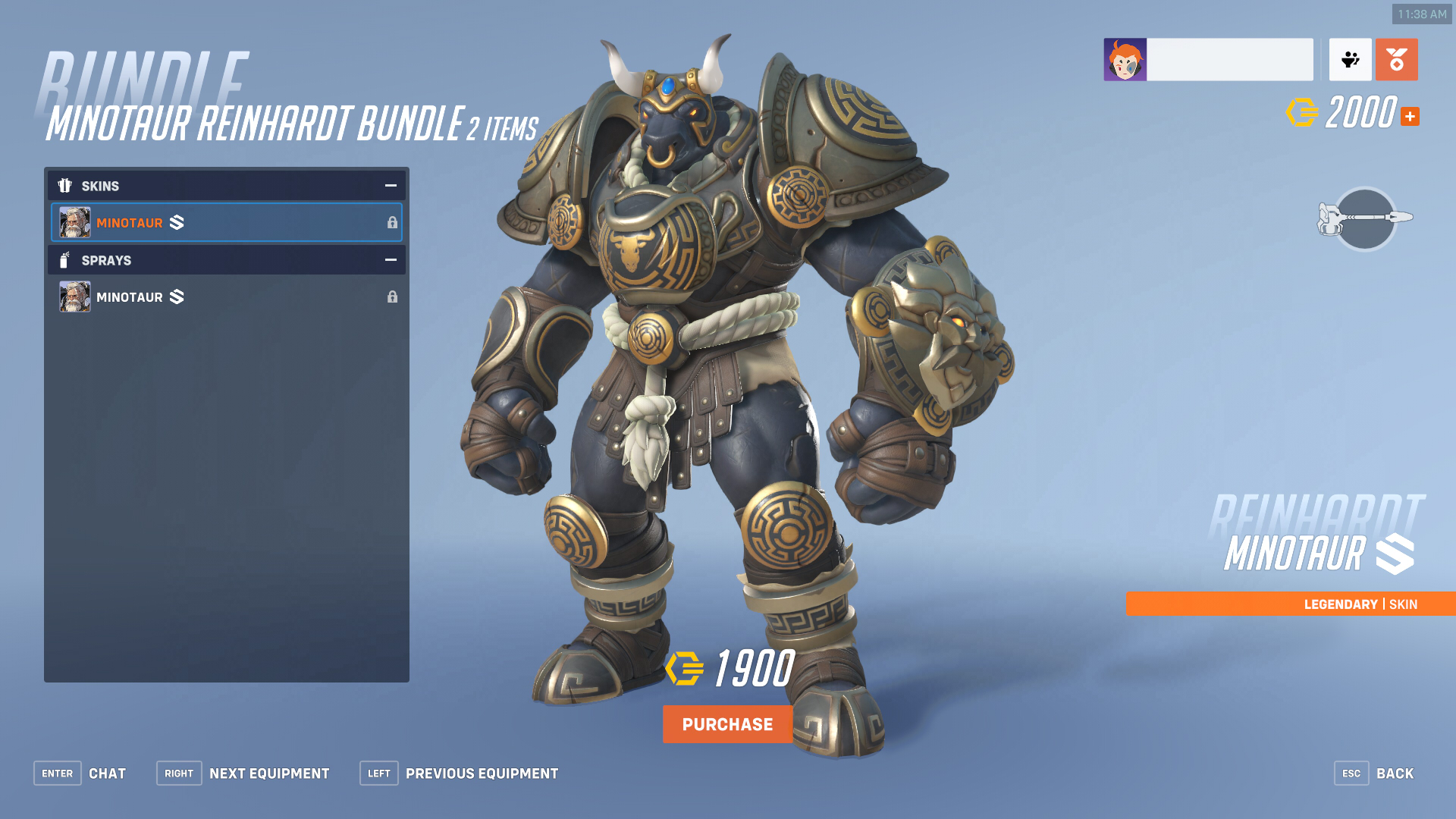Click the social group icon
The height and width of the screenshot is (819, 1456).
point(1351,59)
